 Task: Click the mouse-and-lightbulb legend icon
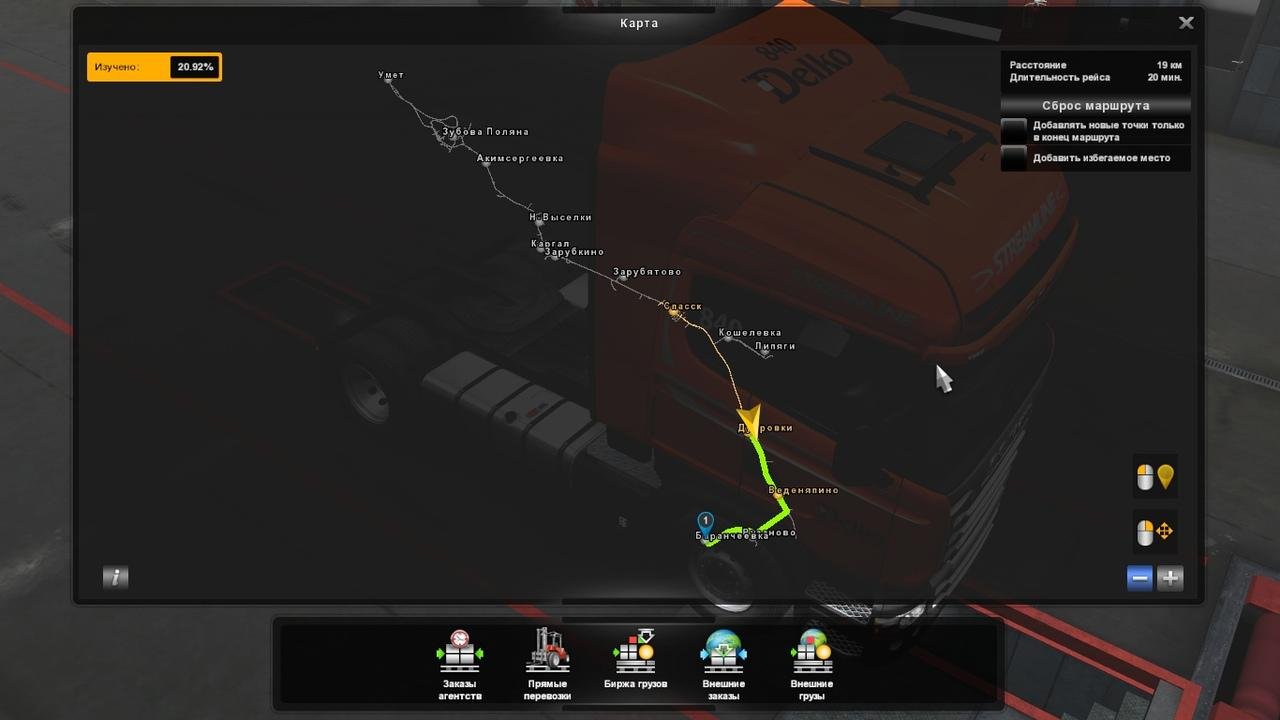1154,477
